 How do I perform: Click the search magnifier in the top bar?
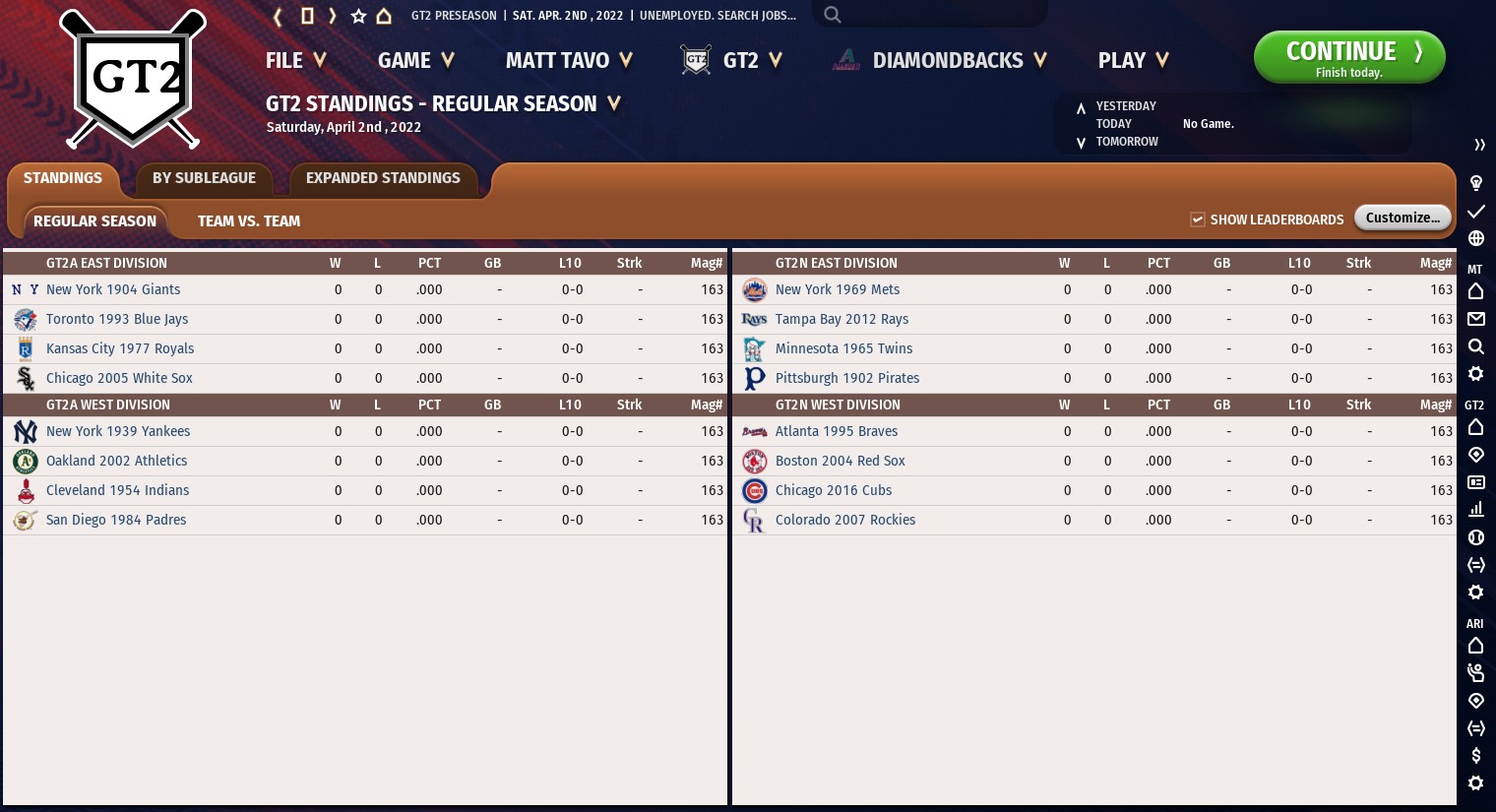coord(833,15)
